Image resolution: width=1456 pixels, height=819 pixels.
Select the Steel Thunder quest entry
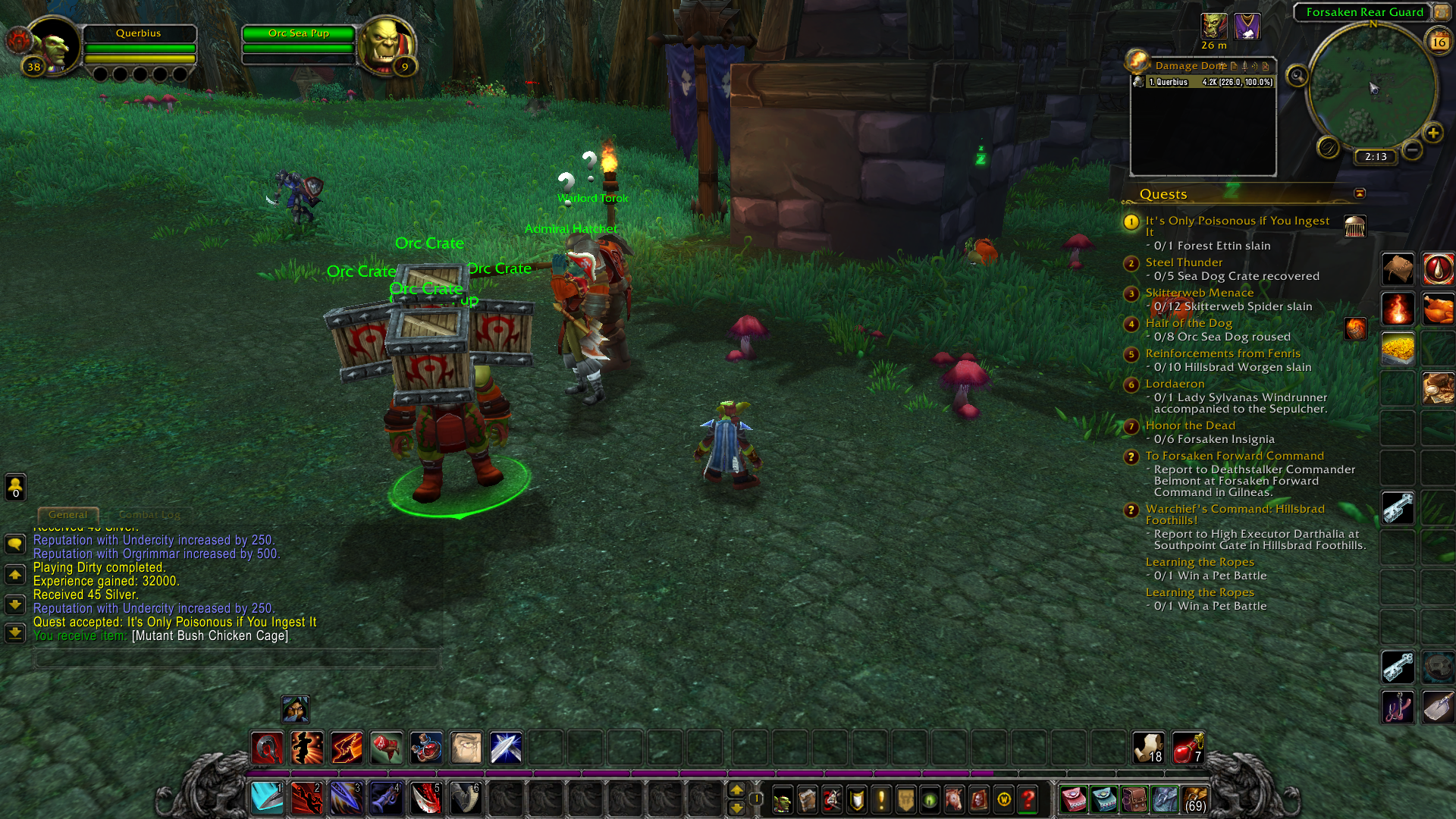(1183, 262)
